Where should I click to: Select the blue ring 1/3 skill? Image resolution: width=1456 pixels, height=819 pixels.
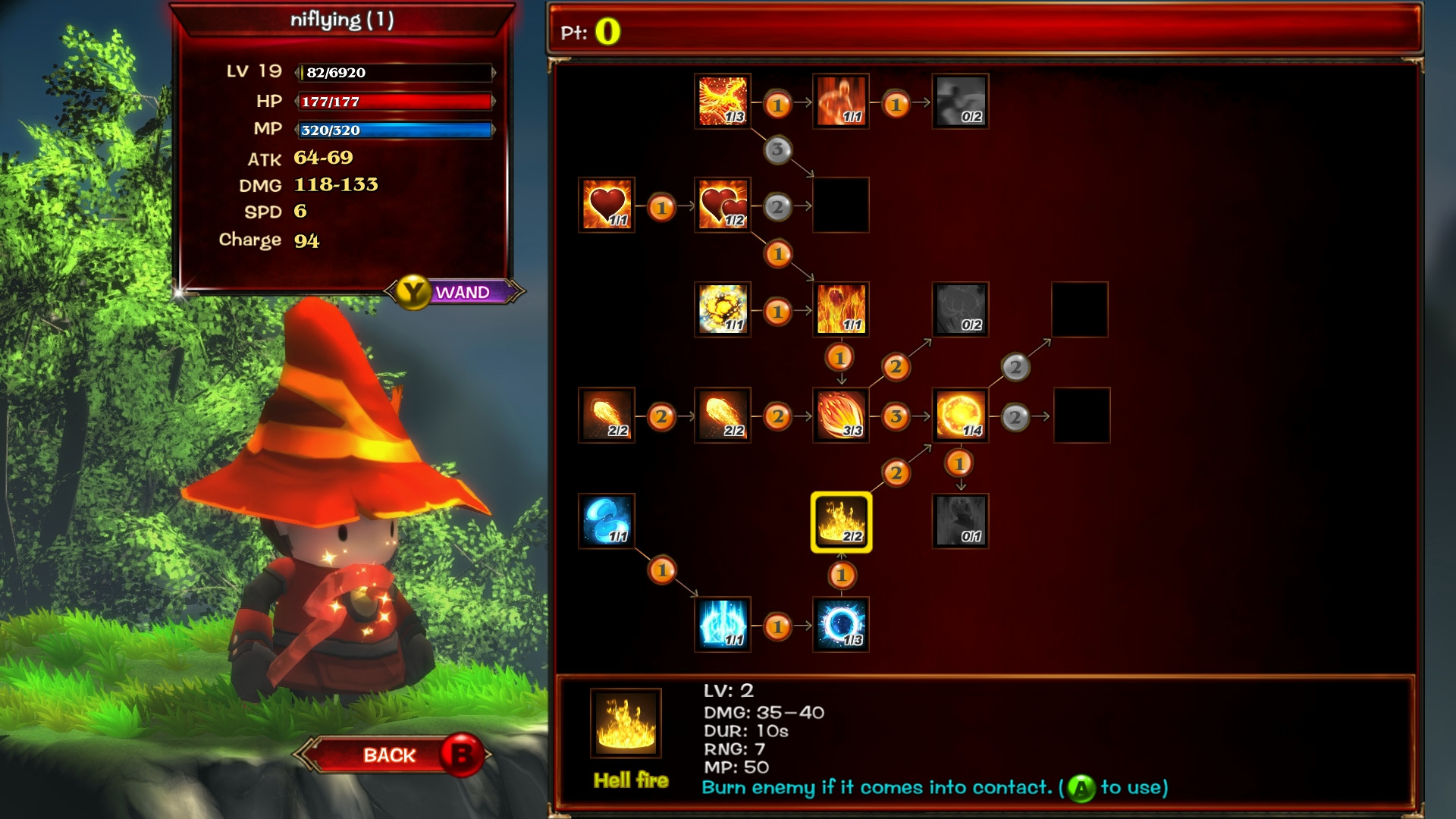[x=842, y=627]
